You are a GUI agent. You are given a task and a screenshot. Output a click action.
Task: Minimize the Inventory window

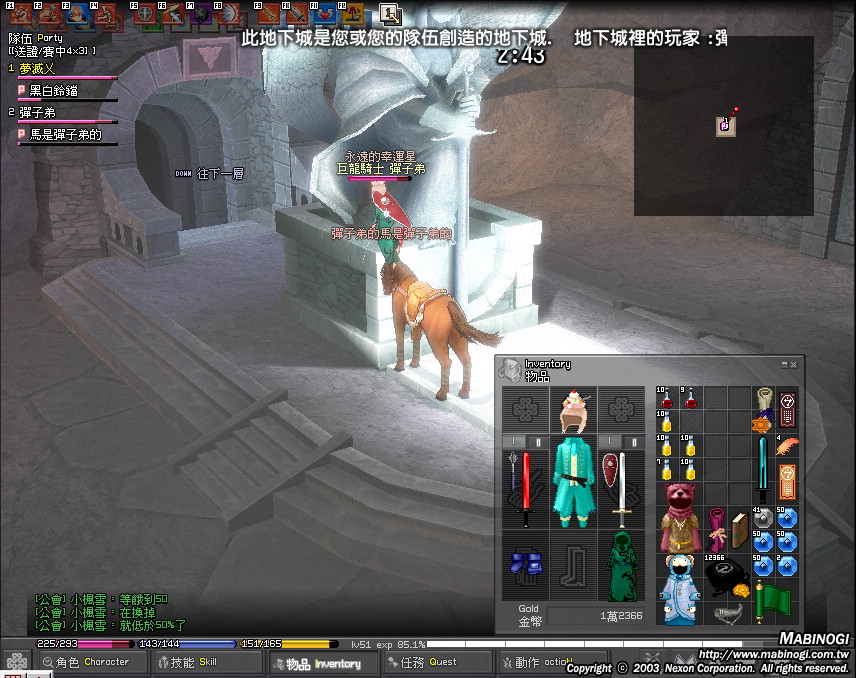pos(785,365)
